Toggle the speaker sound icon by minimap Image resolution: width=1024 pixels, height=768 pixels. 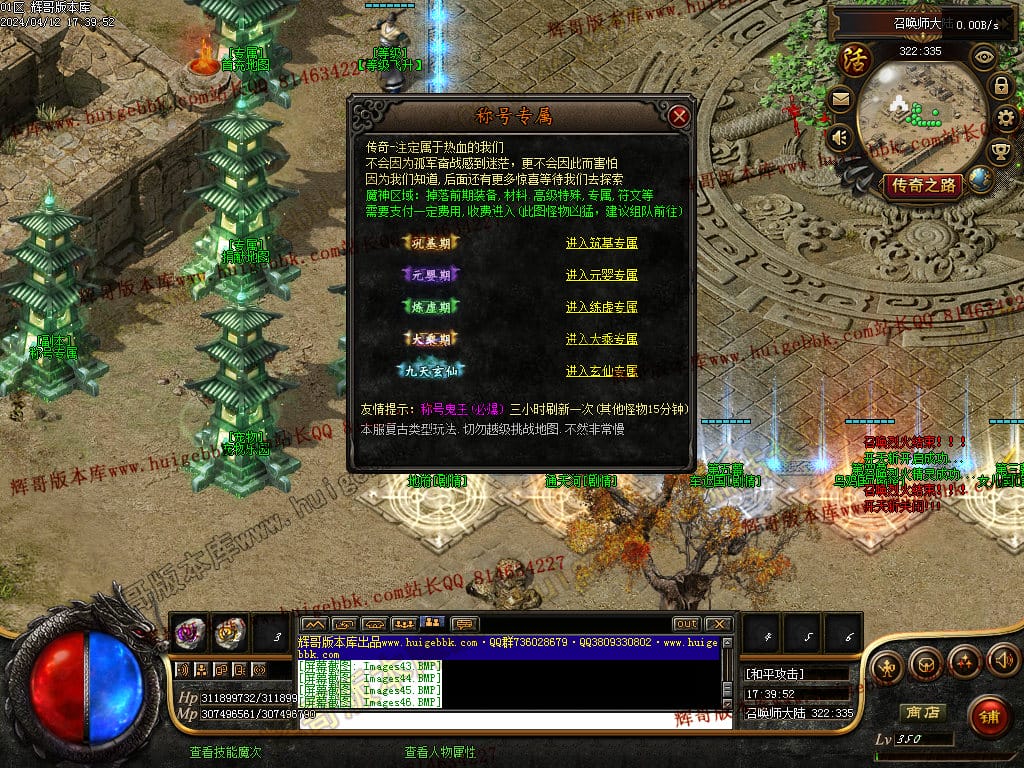click(840, 137)
